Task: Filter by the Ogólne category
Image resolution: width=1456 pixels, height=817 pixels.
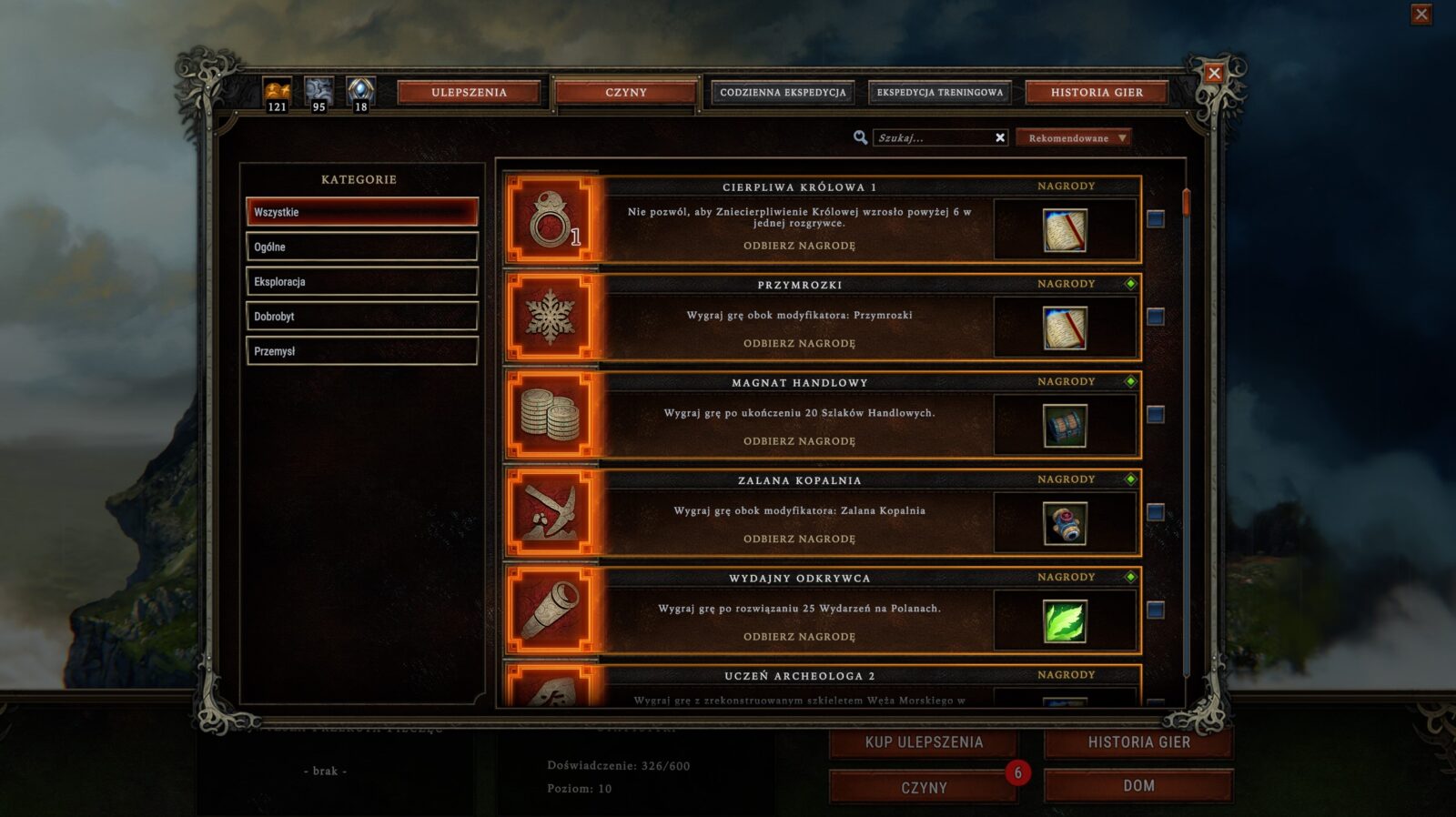Action: pos(361,247)
